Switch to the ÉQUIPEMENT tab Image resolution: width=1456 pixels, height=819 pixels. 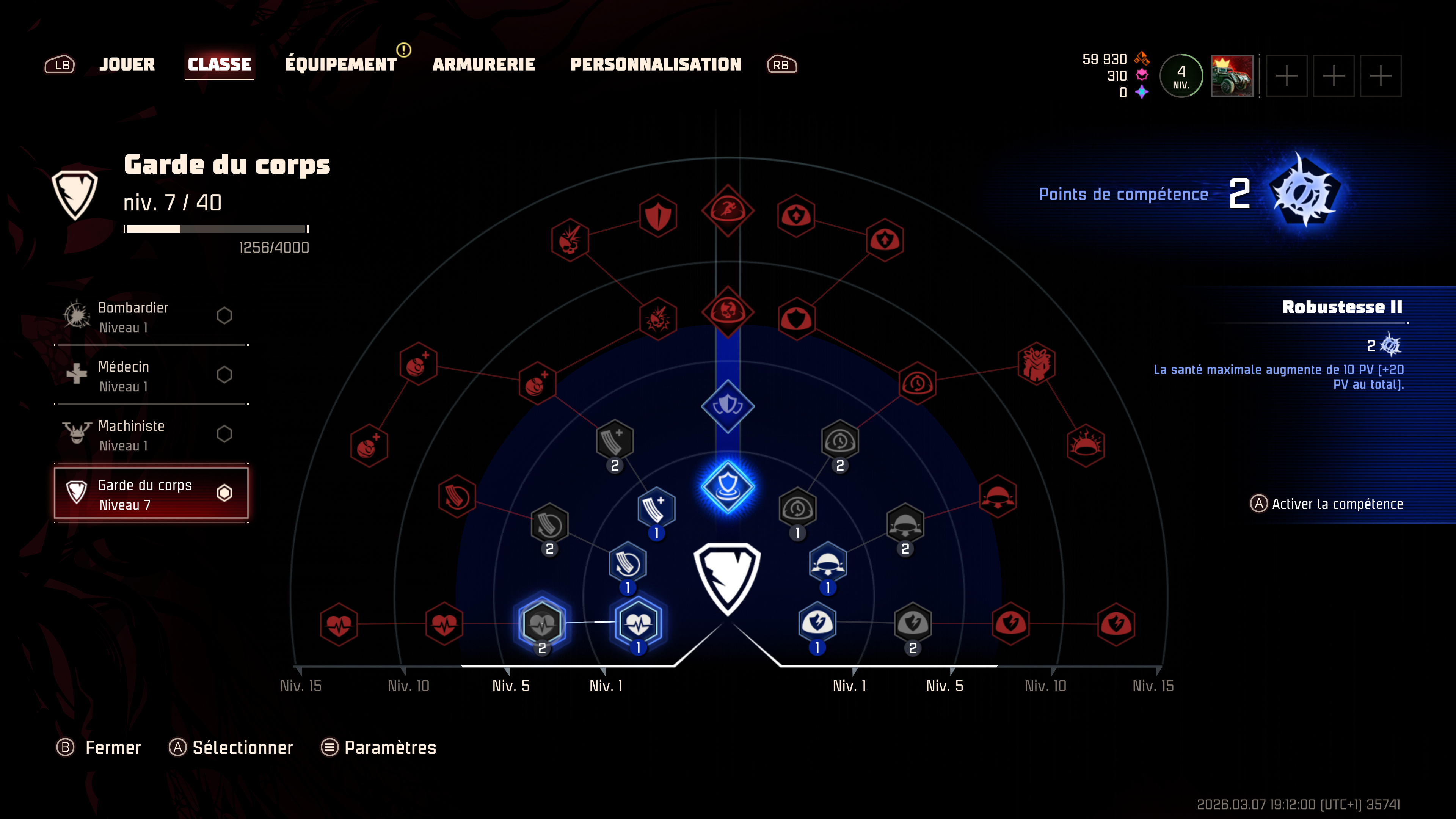(341, 64)
